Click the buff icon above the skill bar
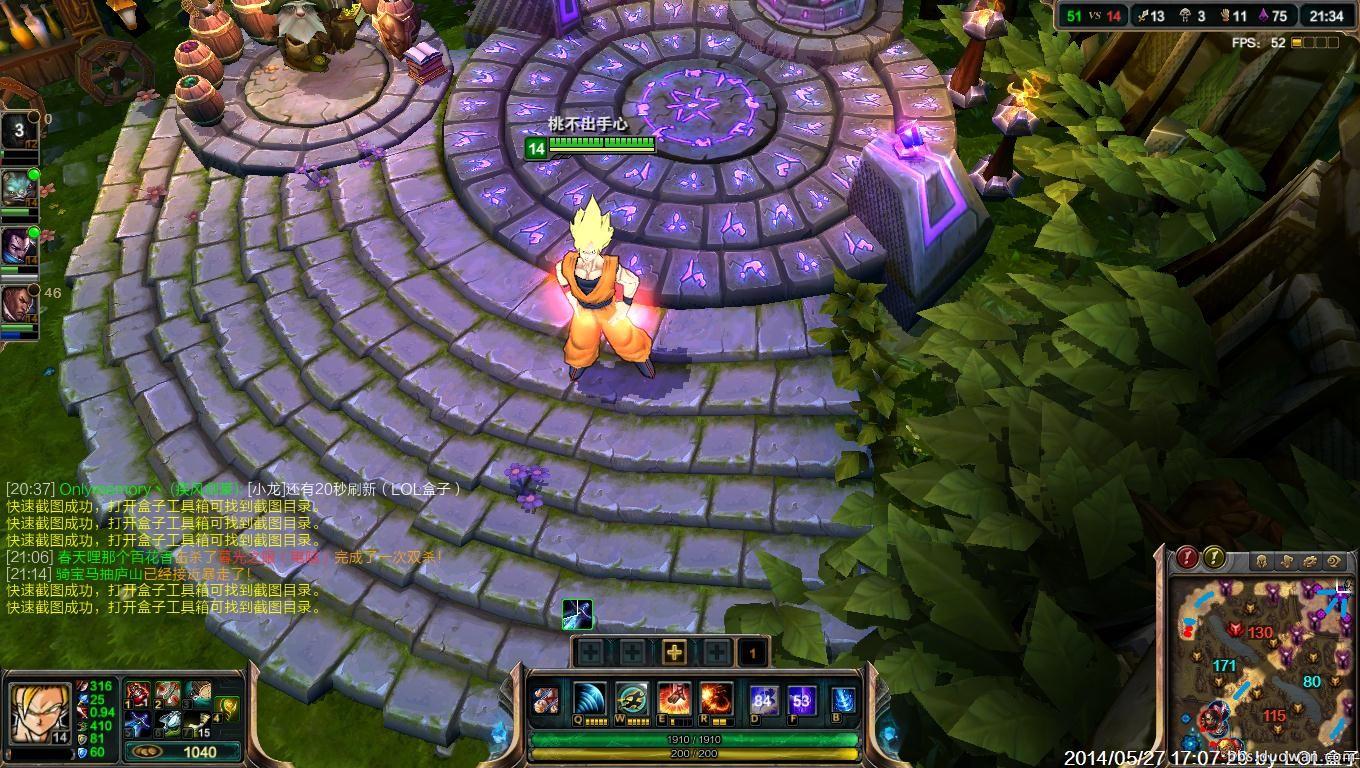The height and width of the screenshot is (768, 1360). coord(577,613)
